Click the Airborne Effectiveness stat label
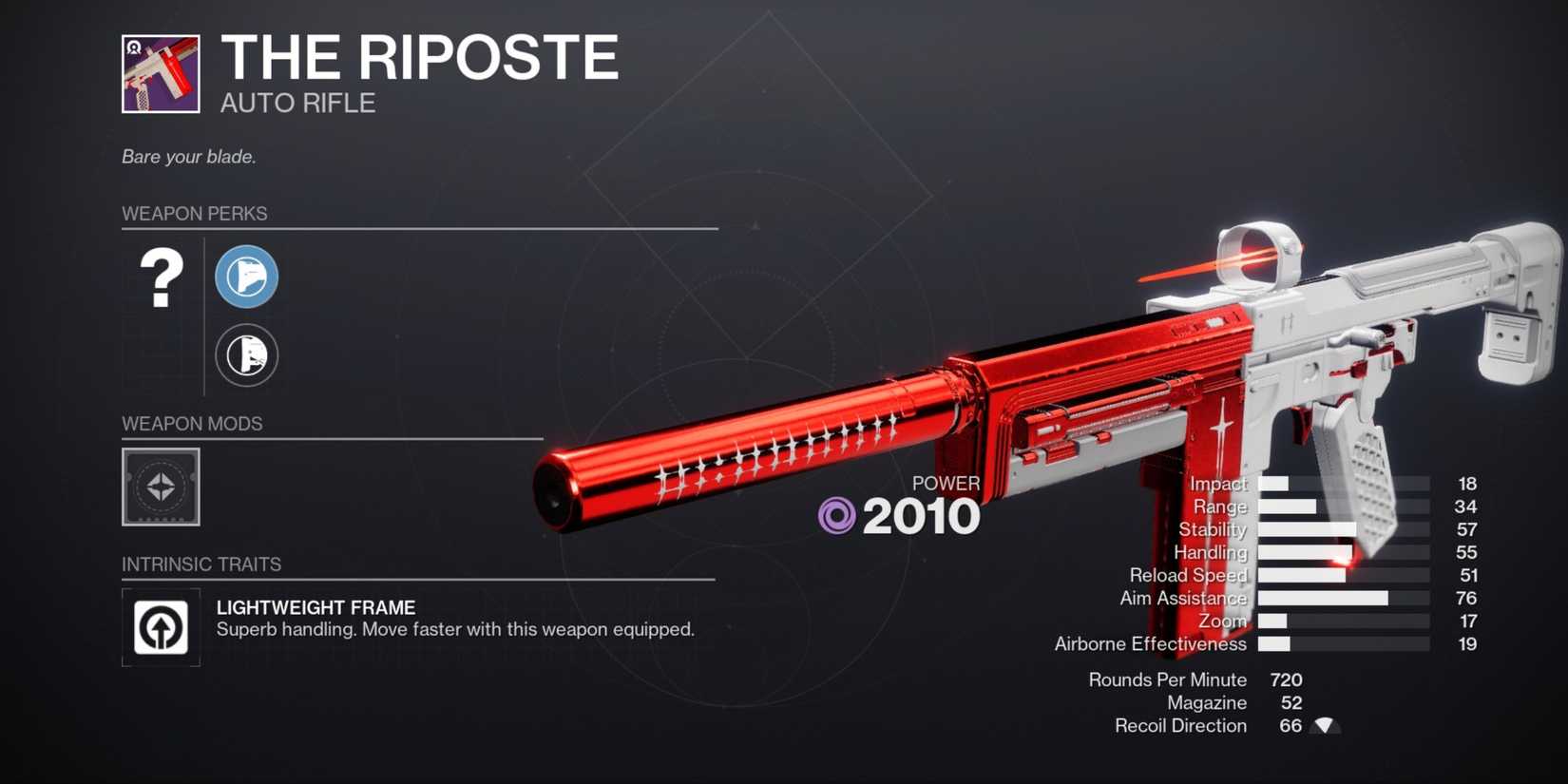The image size is (1568, 784). 1150,643
